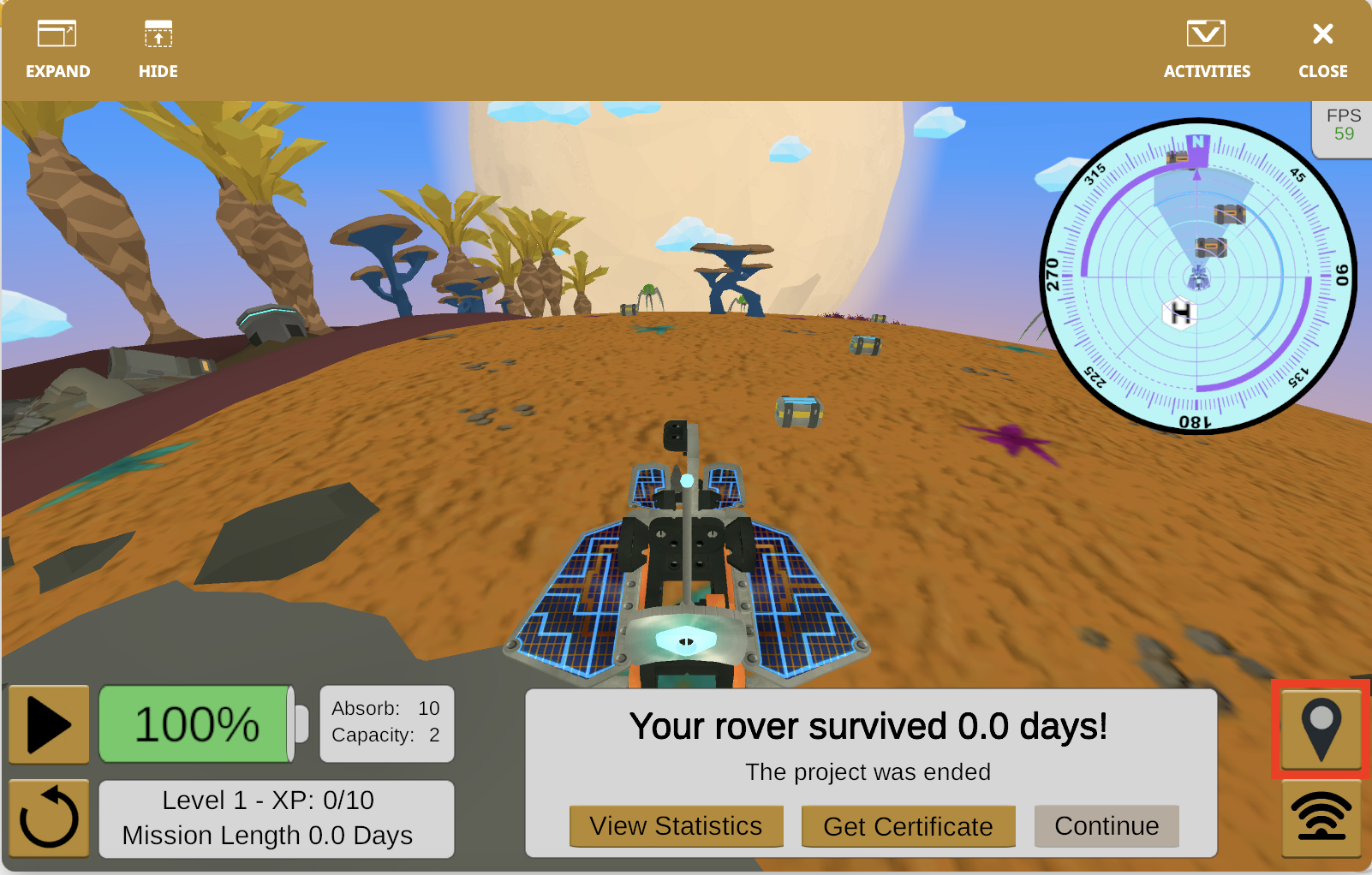Click the restart rover icon
This screenshot has height=875, width=1372.
coord(49,818)
